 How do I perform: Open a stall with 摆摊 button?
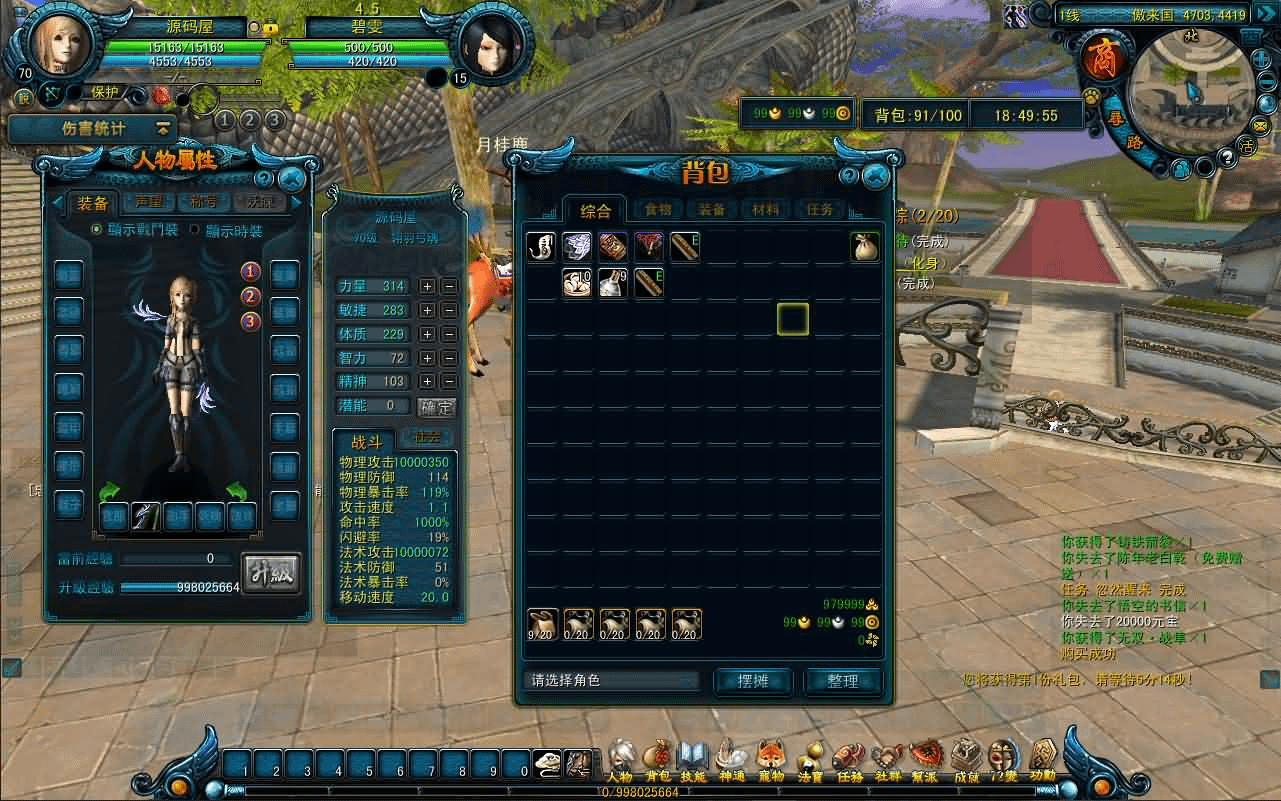click(752, 681)
